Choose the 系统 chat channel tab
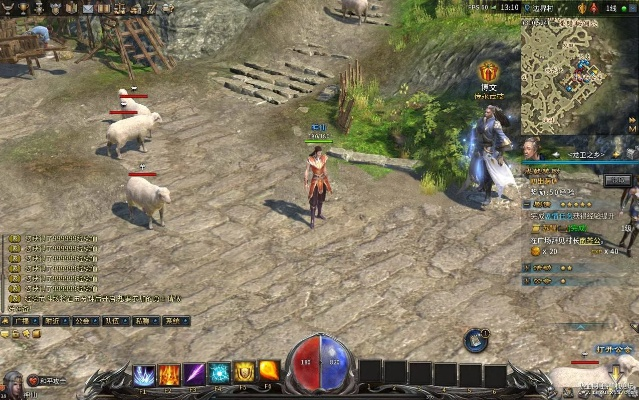 (173, 321)
